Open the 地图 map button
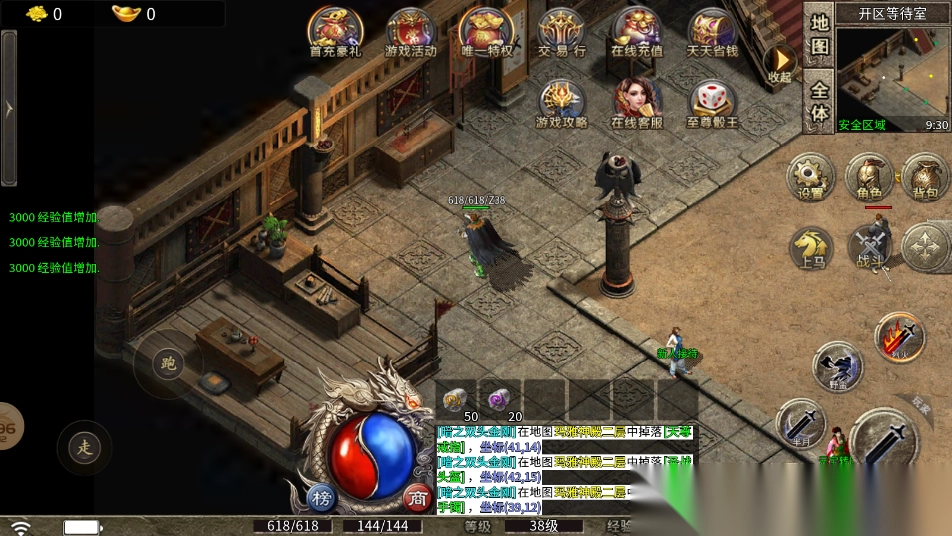This screenshot has width=952, height=536. [x=819, y=35]
